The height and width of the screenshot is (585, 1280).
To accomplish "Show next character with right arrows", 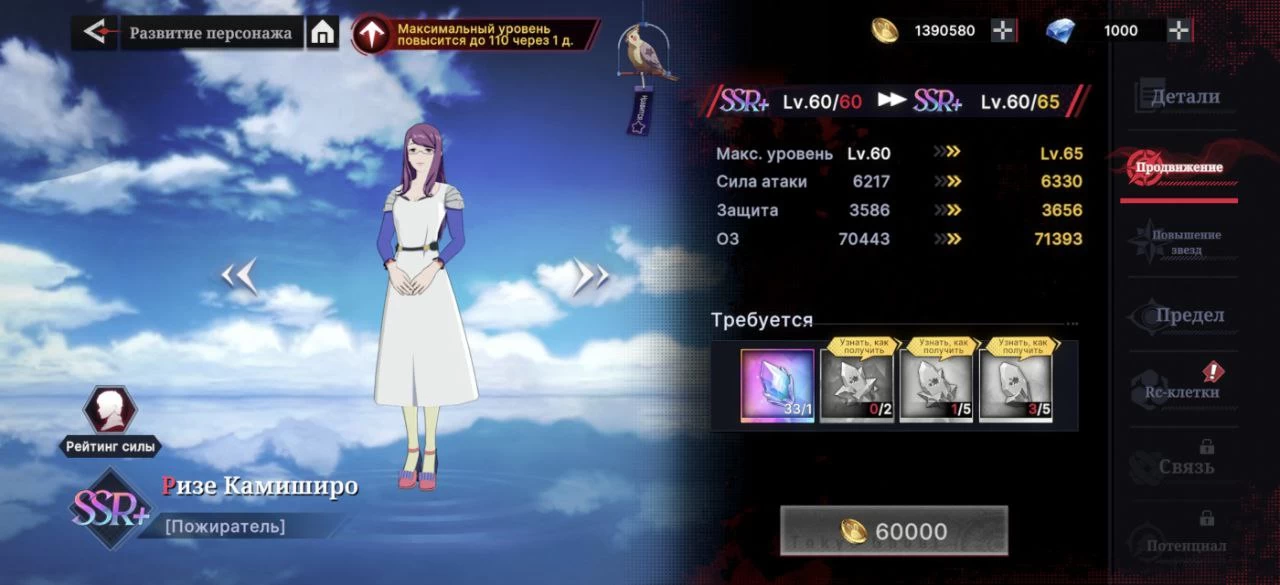I will (x=590, y=276).
